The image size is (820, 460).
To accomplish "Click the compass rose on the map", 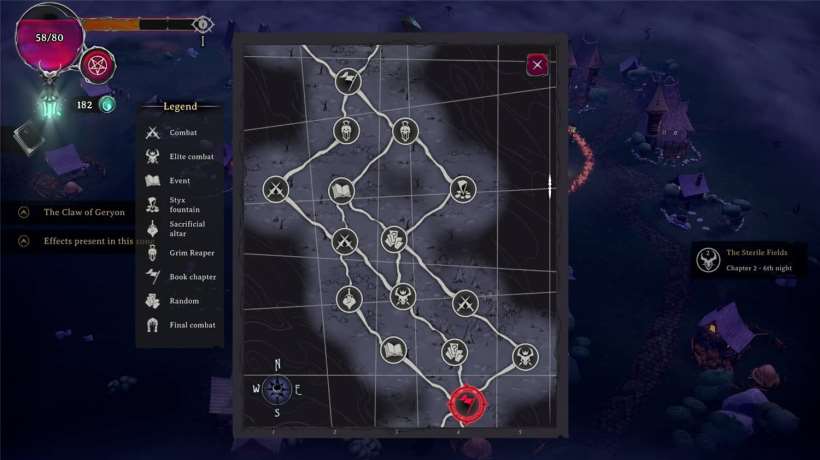I will [x=277, y=389].
